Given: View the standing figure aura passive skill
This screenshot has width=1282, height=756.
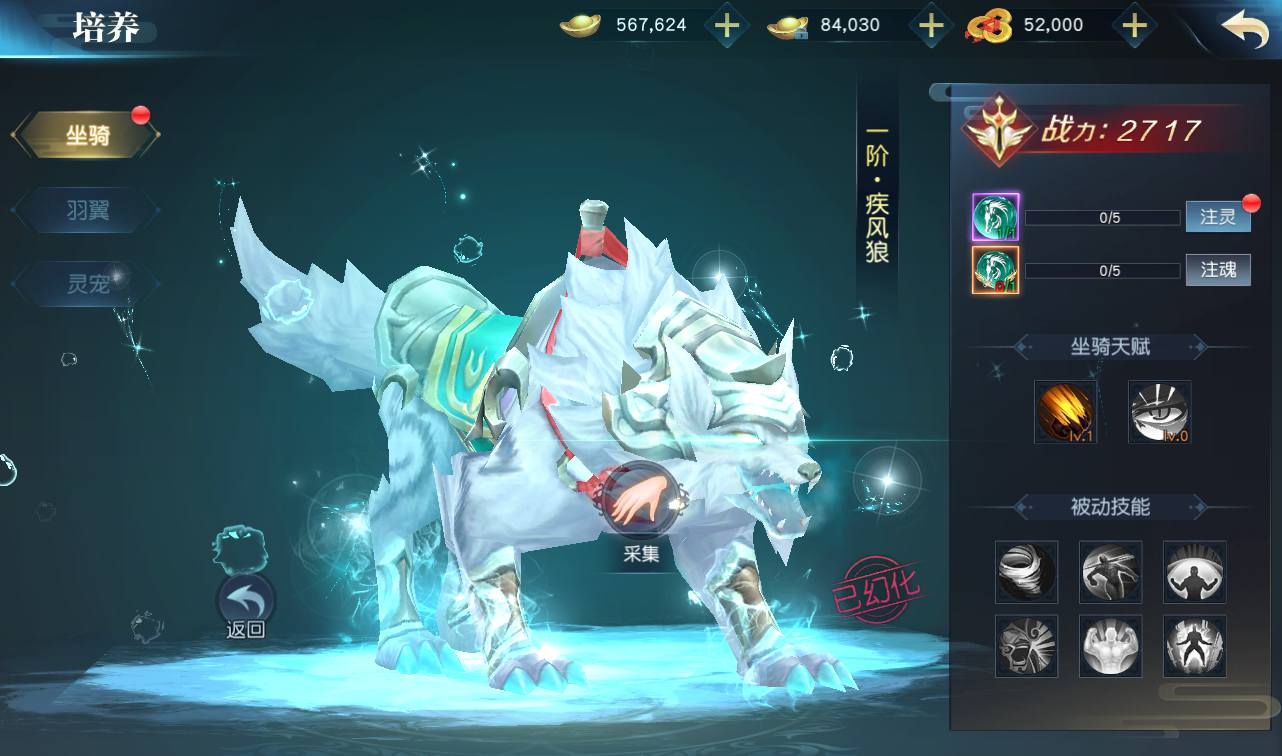Looking at the screenshot, I should [1194, 646].
